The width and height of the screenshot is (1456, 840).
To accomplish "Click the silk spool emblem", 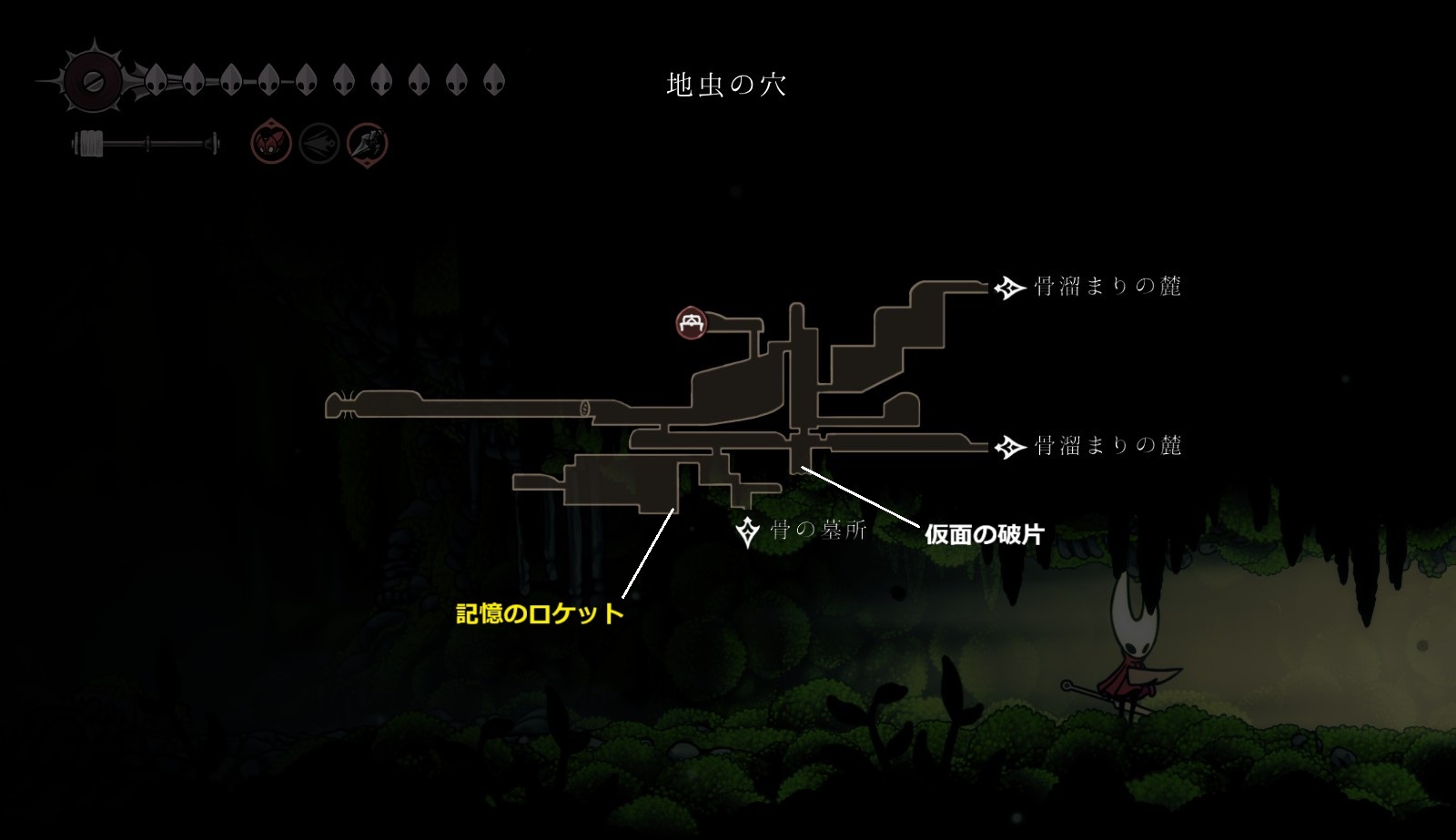I will pyautogui.click(x=92, y=81).
